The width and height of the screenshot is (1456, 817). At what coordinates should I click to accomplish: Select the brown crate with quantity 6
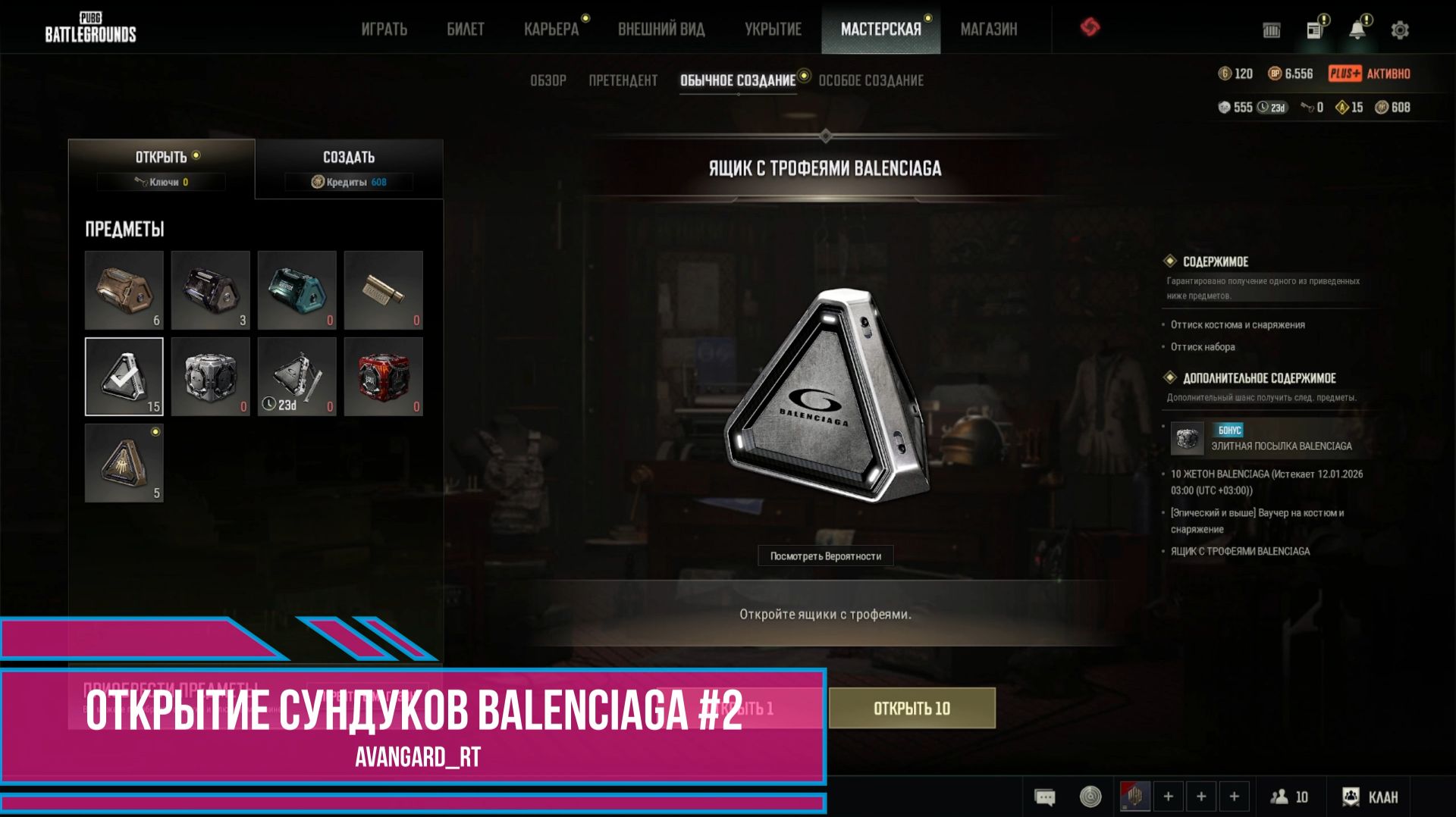[x=124, y=290]
